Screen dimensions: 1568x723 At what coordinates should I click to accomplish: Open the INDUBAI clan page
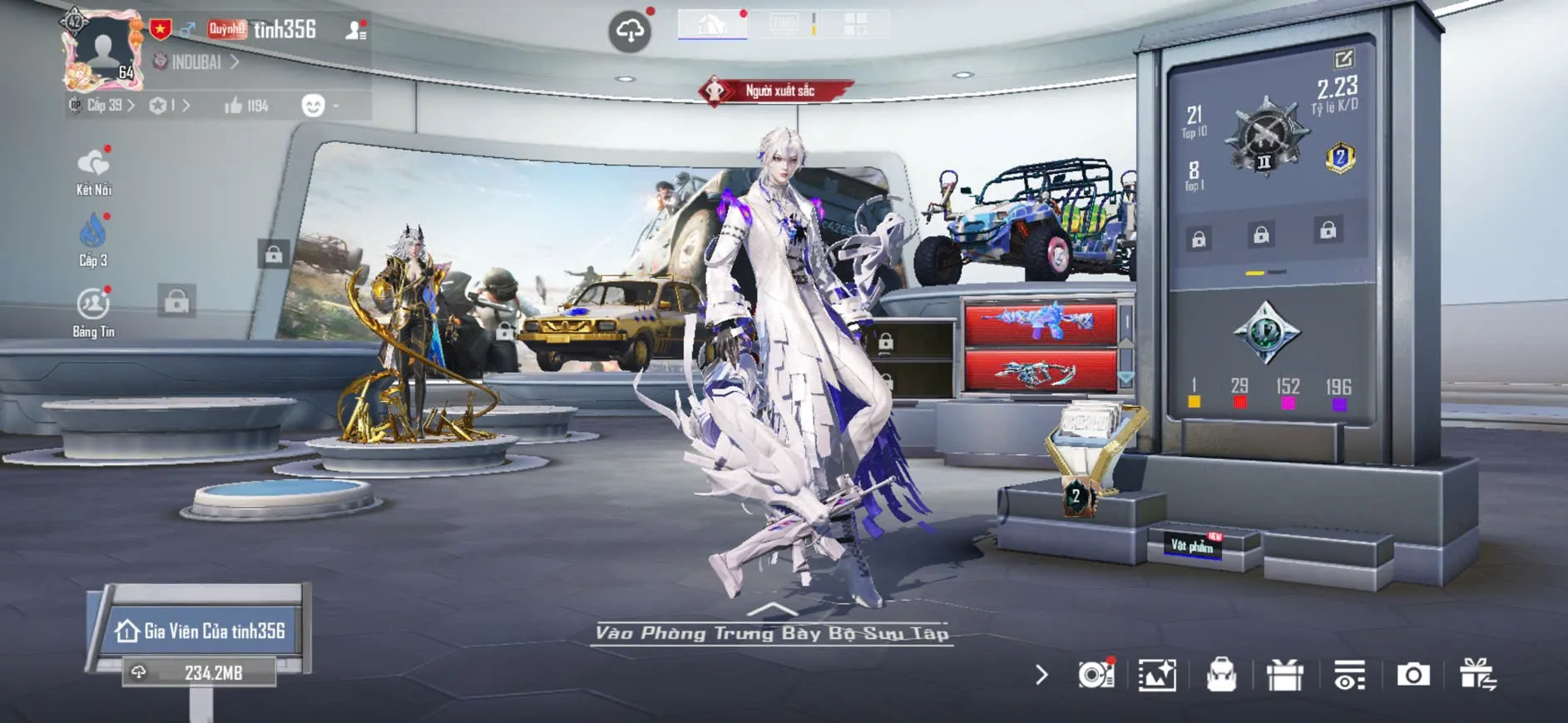tap(197, 62)
